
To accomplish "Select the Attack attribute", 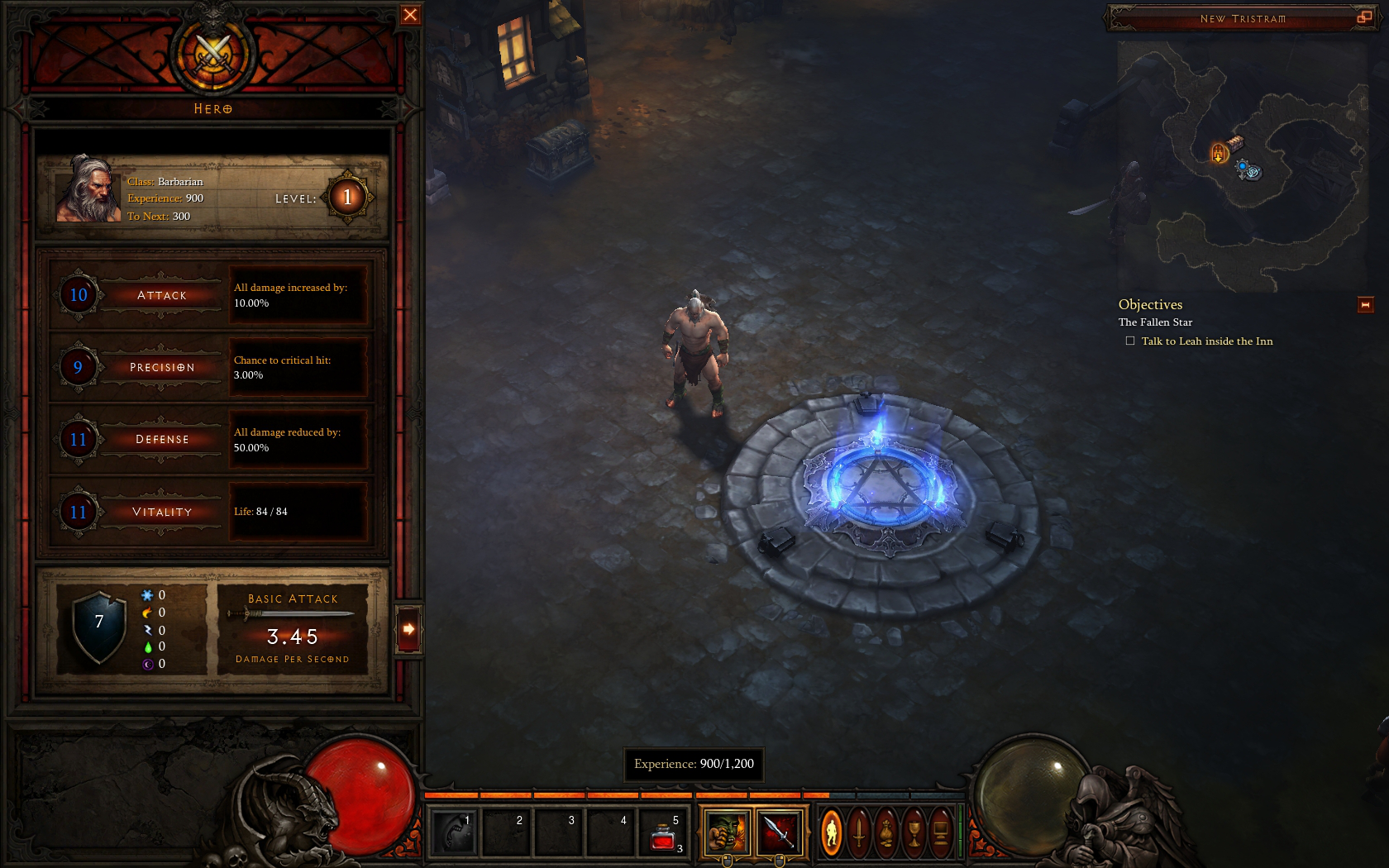I will coord(161,295).
